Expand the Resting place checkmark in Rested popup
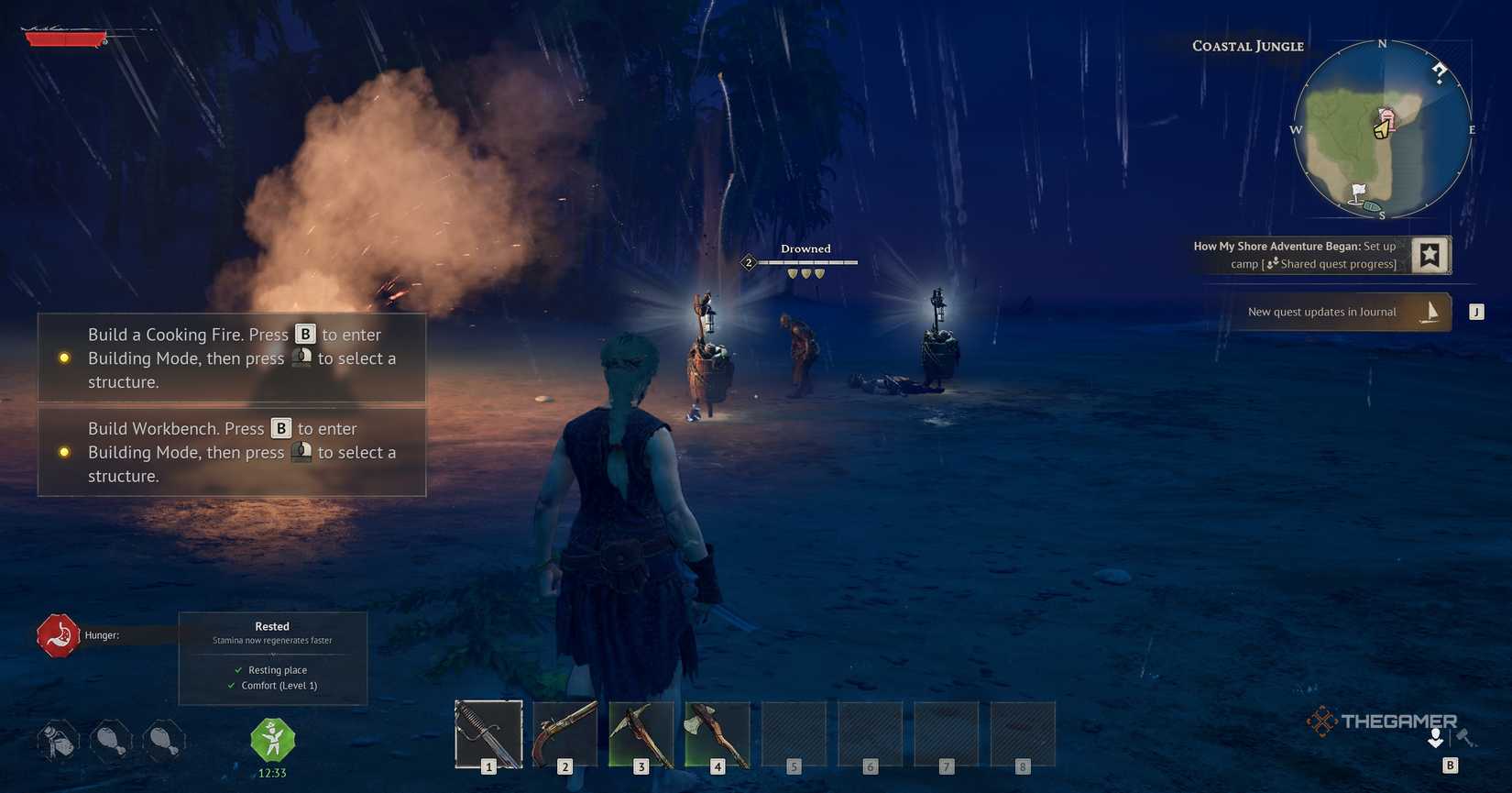Screen dimensions: 1512x793 tap(236, 670)
